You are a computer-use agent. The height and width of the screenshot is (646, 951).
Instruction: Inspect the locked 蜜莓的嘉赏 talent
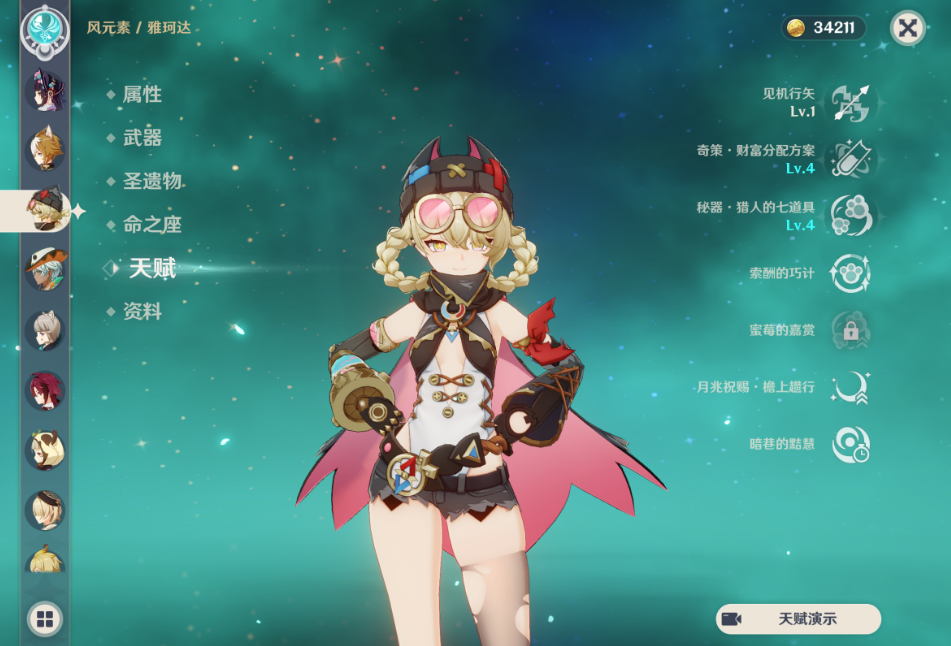point(850,330)
